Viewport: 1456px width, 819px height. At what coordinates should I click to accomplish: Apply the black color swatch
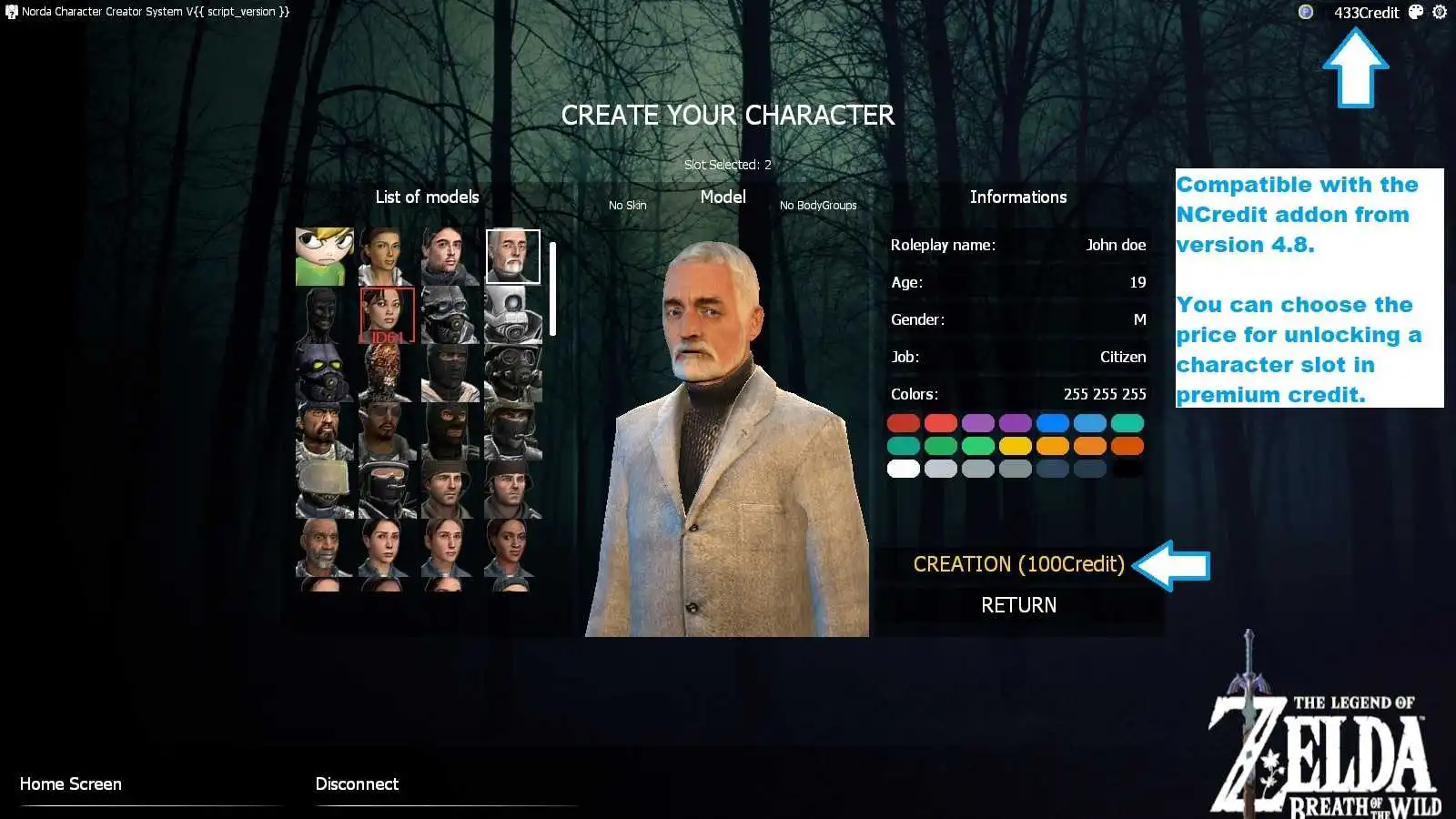pyautogui.click(x=1127, y=469)
